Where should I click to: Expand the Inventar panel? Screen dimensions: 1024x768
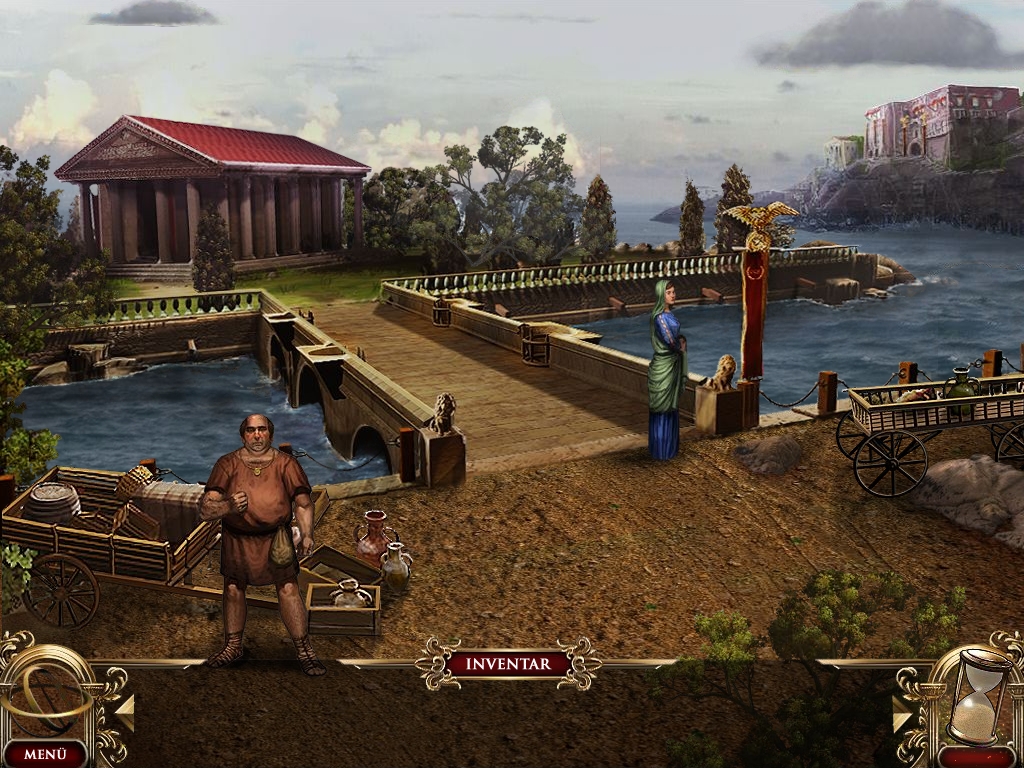coord(508,663)
